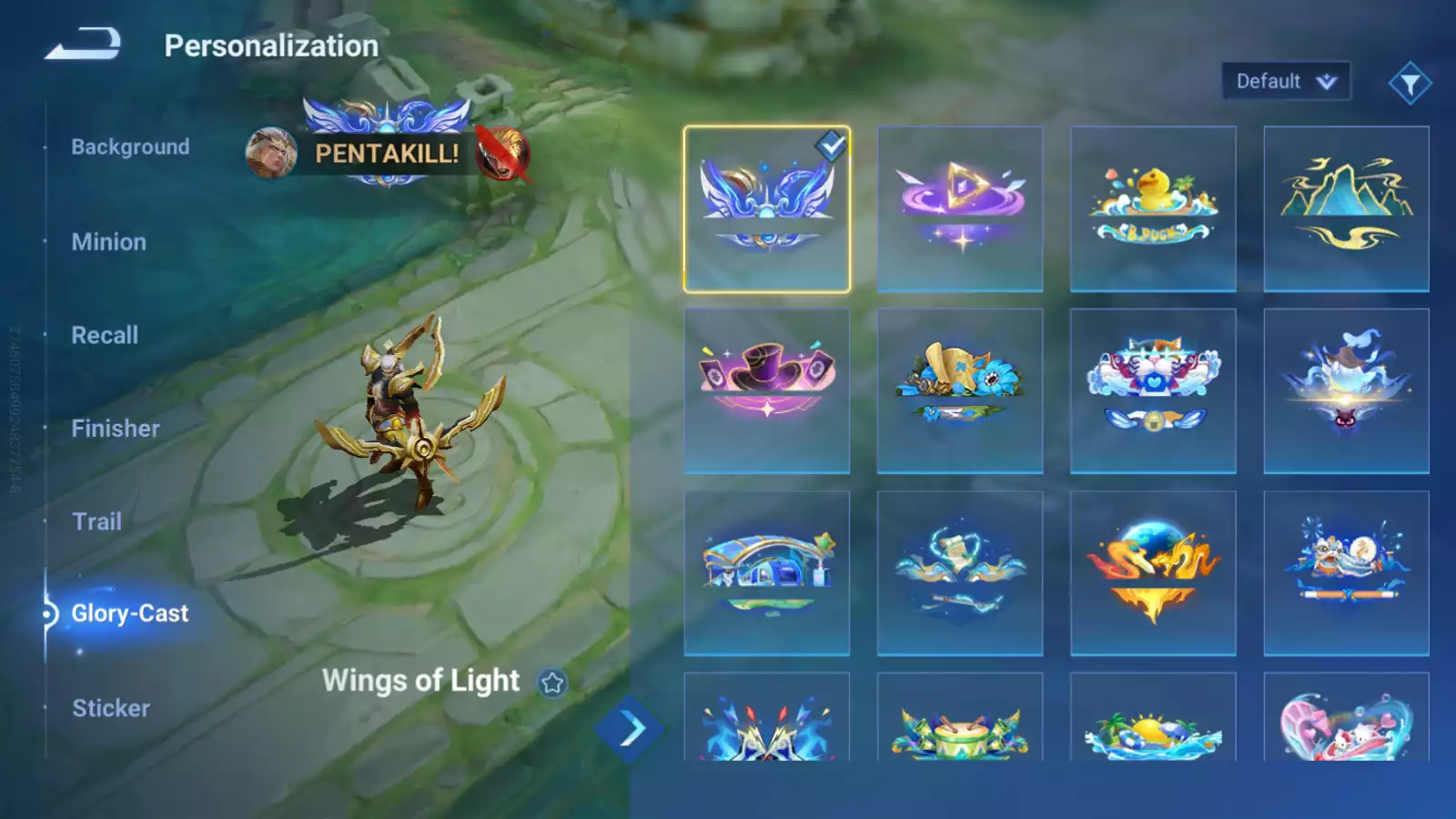
Task: Choose the Glory-Cast tab
Action: (129, 613)
